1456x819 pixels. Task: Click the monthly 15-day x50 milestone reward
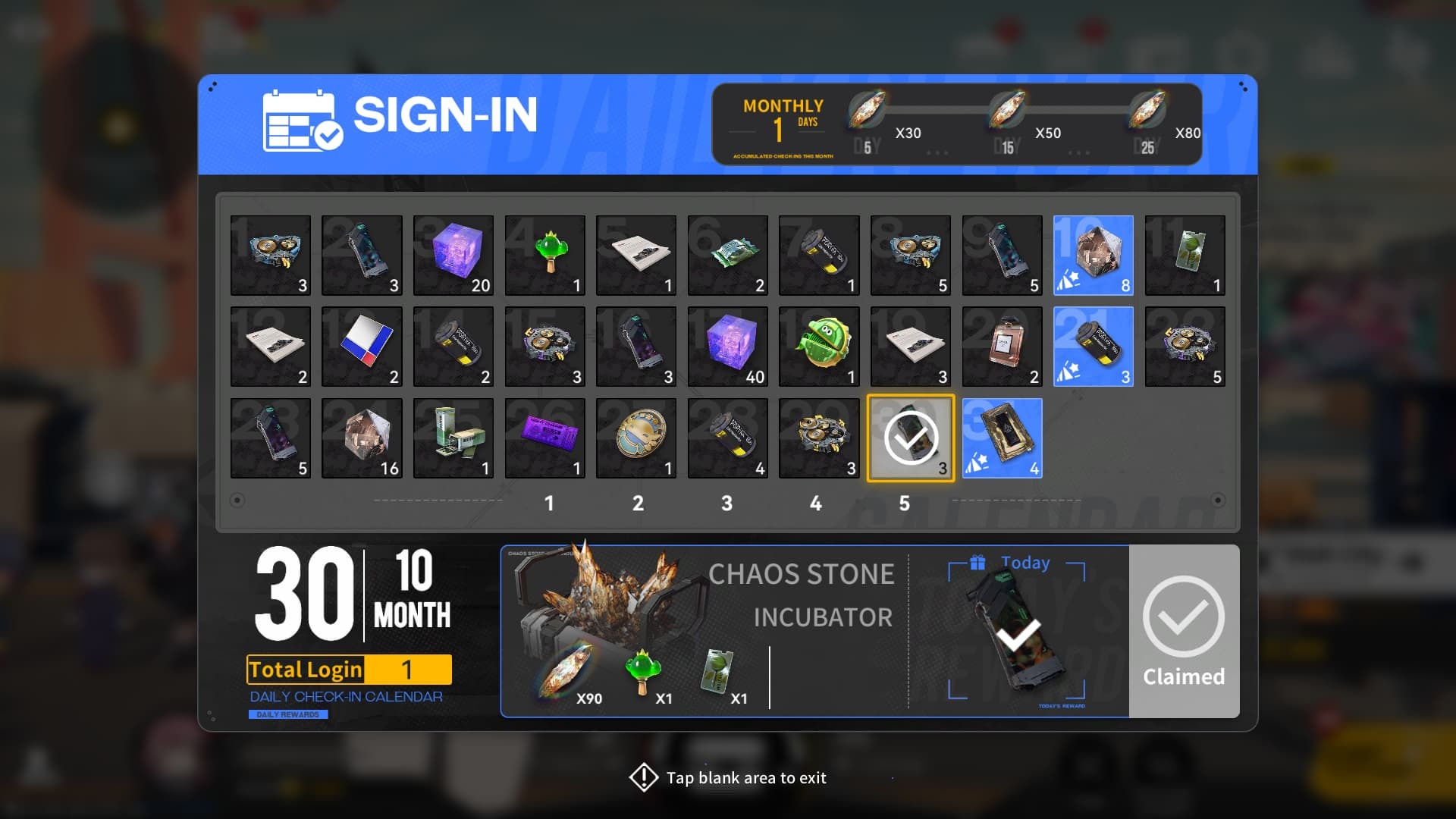click(x=1007, y=111)
